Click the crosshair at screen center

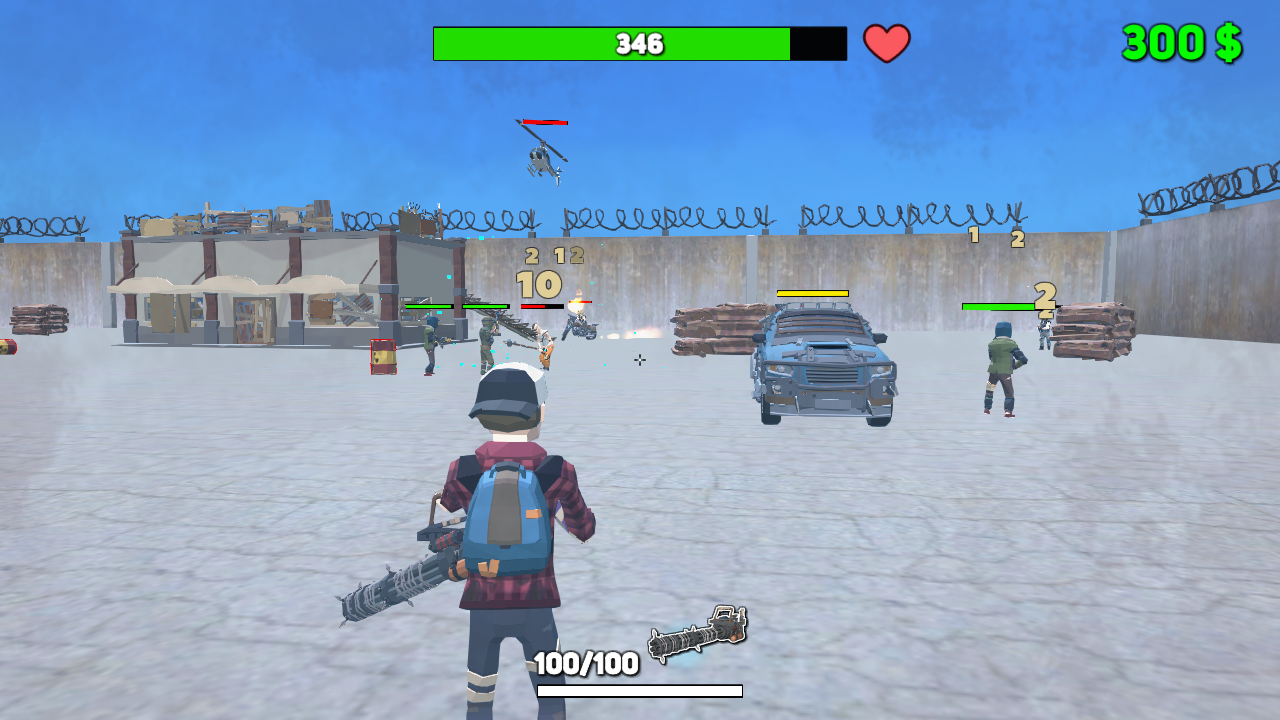coord(639,360)
